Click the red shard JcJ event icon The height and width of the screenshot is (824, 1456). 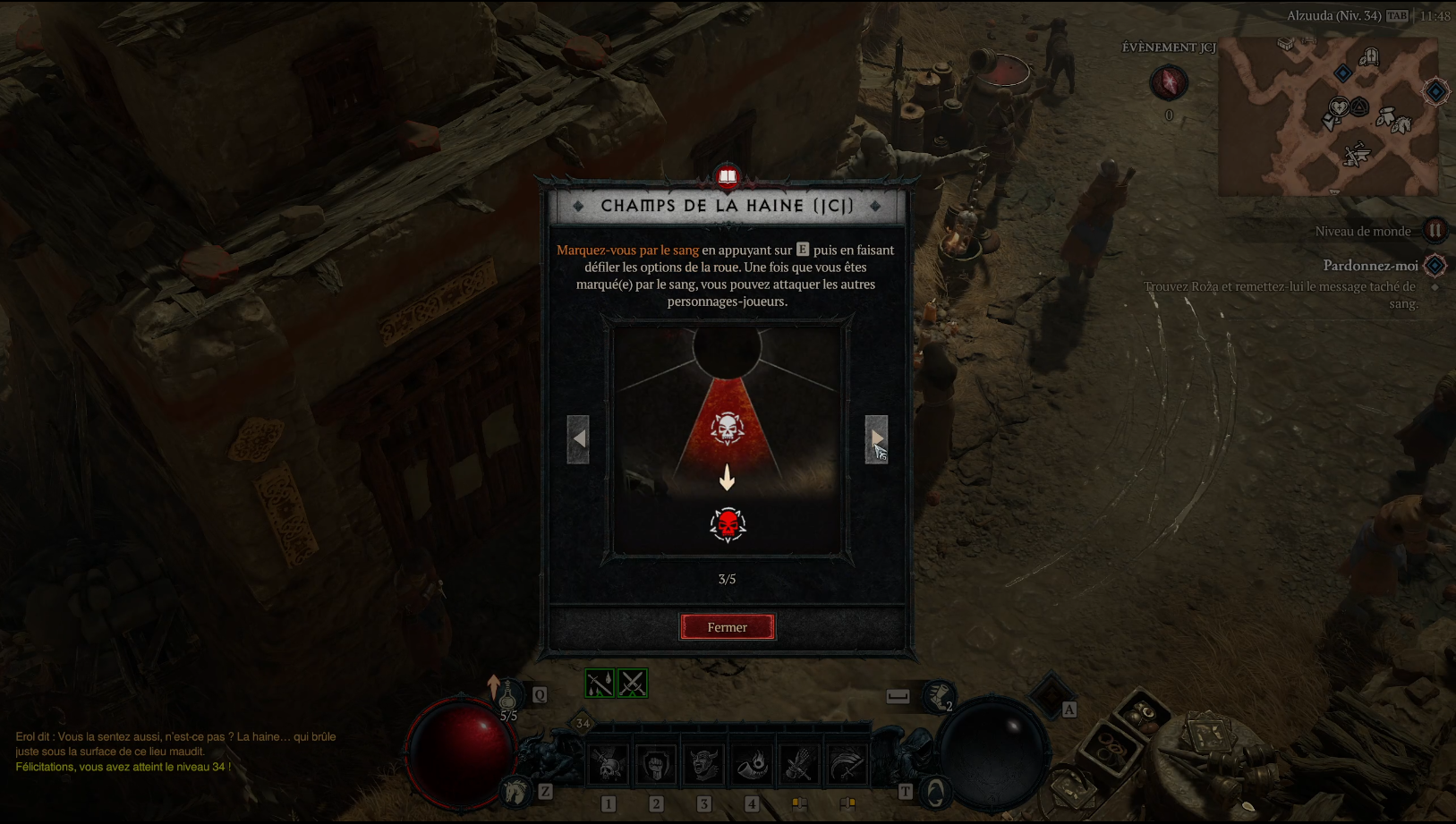click(x=1168, y=83)
